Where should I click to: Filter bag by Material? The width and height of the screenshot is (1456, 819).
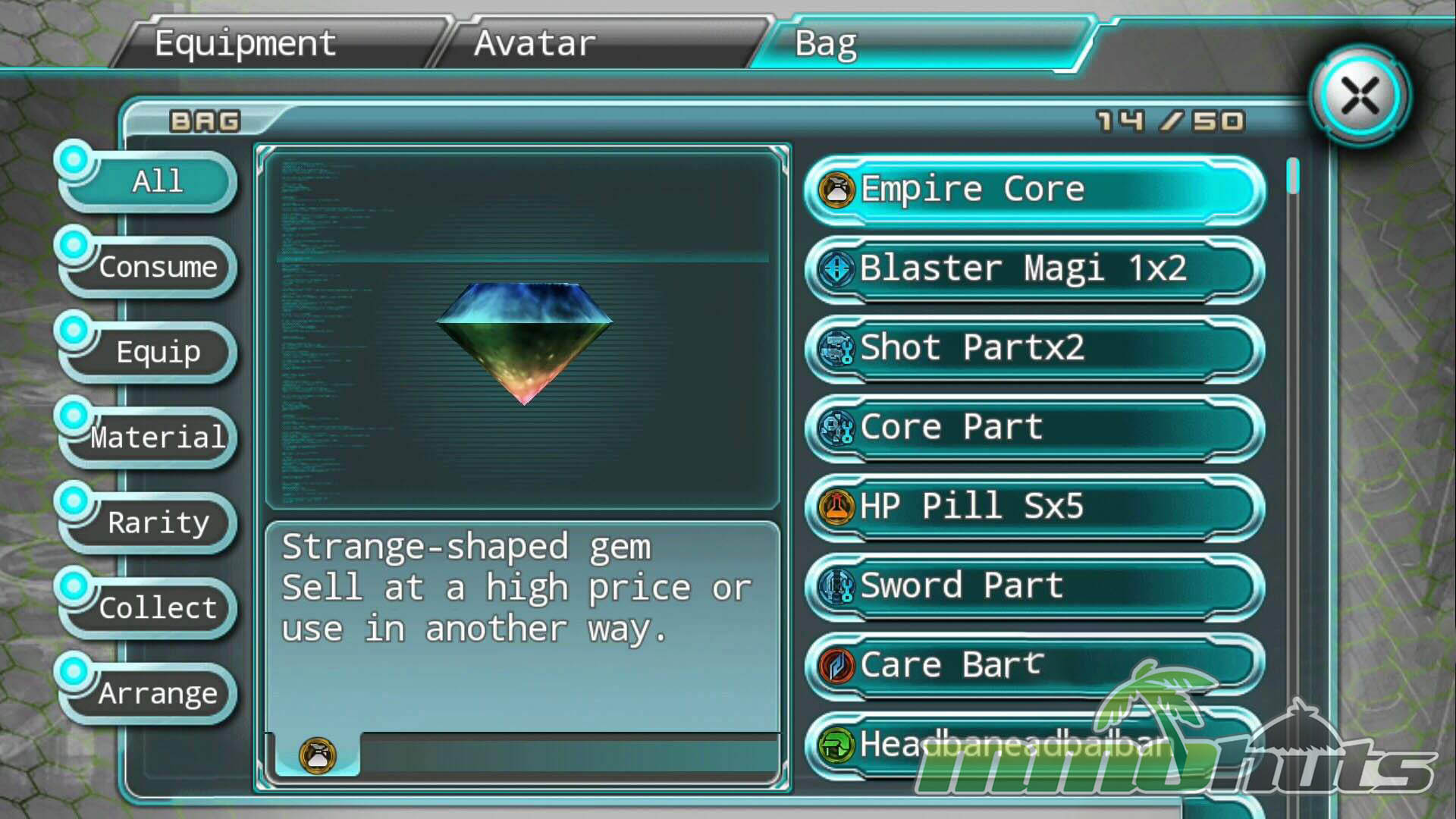pyautogui.click(x=157, y=438)
